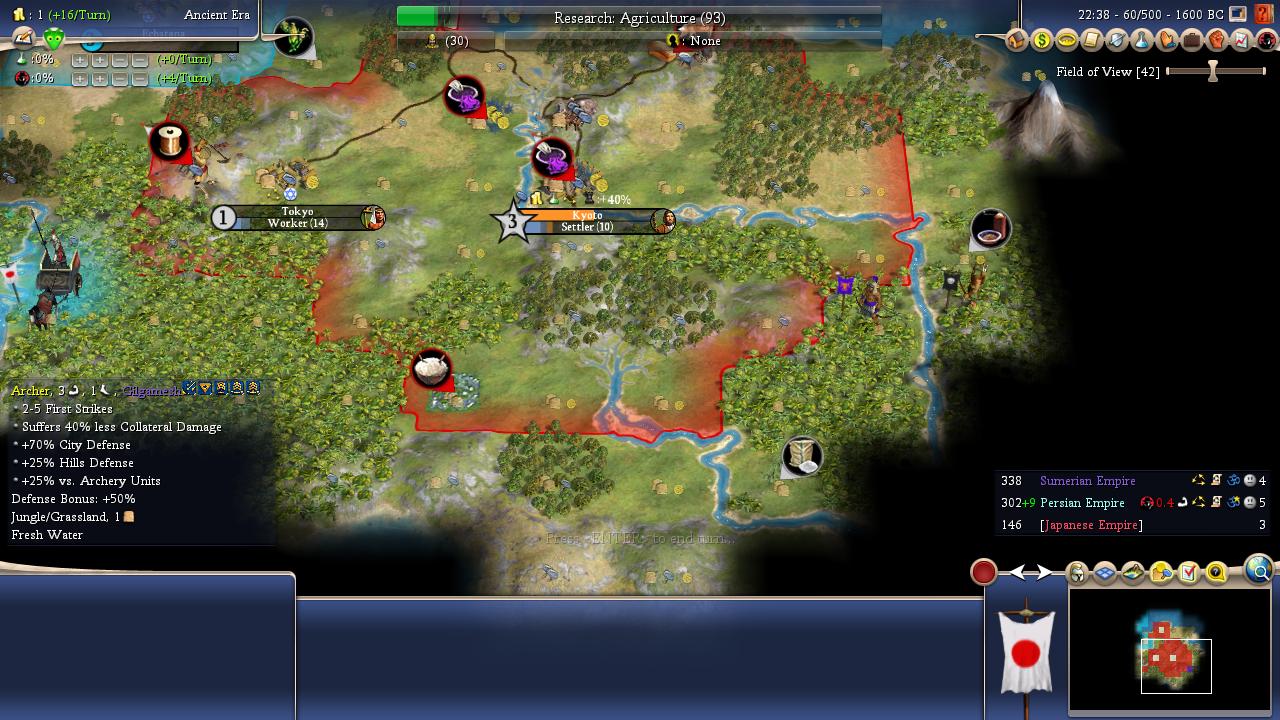This screenshot has width=1280, height=720.
Task: Click the Research Agriculture progress bar
Action: [639, 18]
